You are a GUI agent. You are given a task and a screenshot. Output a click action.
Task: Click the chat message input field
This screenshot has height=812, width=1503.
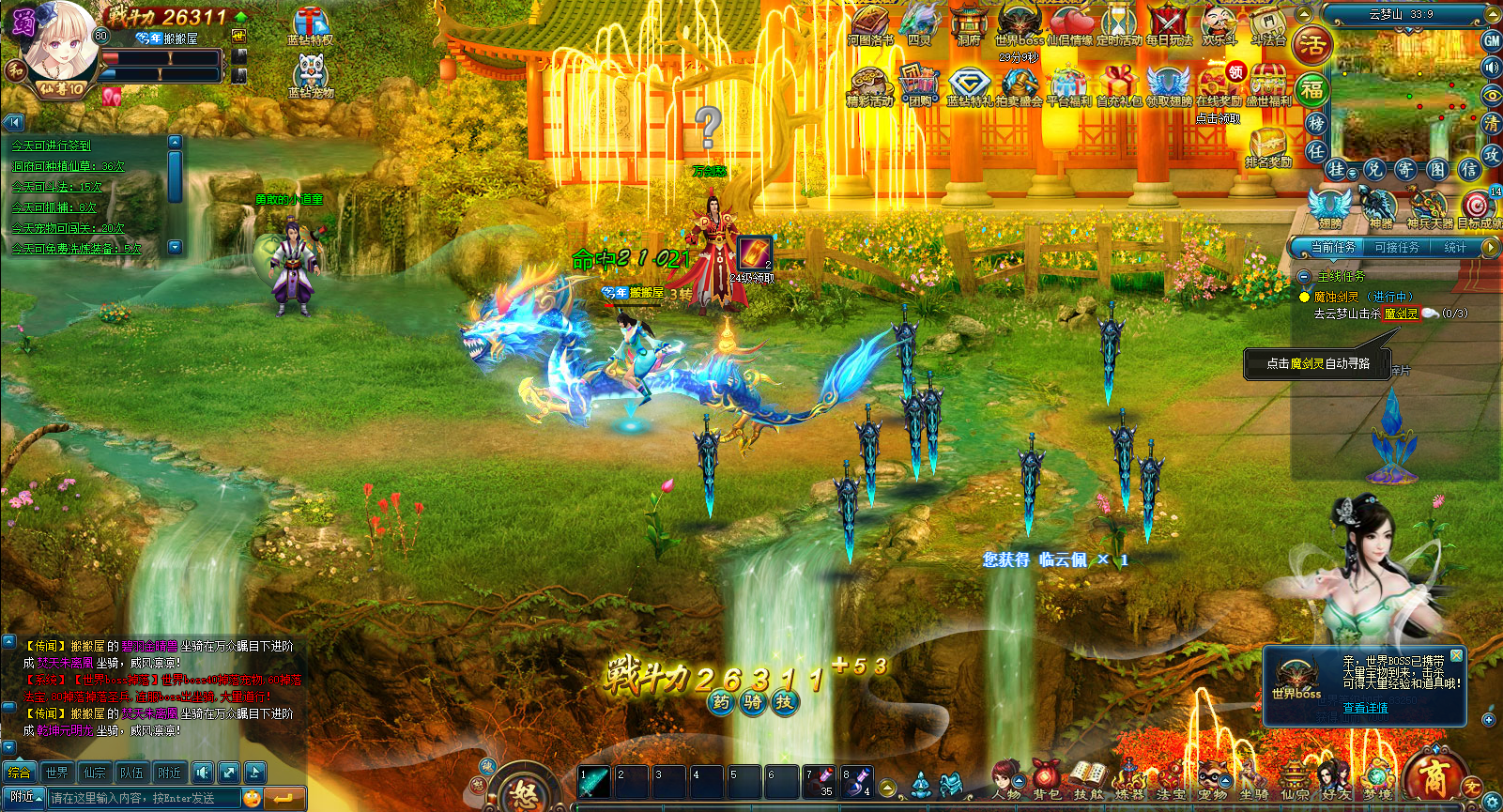(x=145, y=798)
